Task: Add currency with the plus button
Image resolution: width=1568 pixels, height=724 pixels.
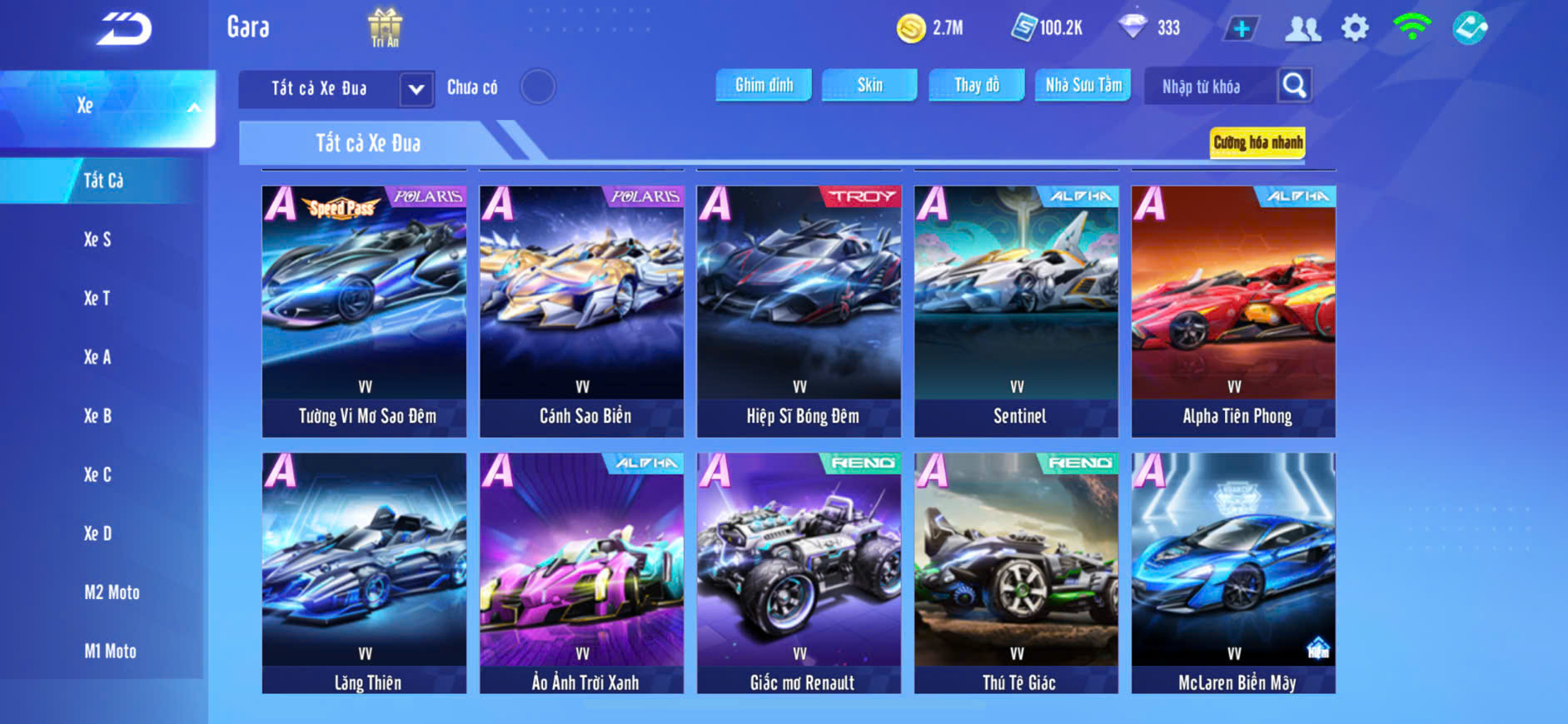Action: (1241, 29)
